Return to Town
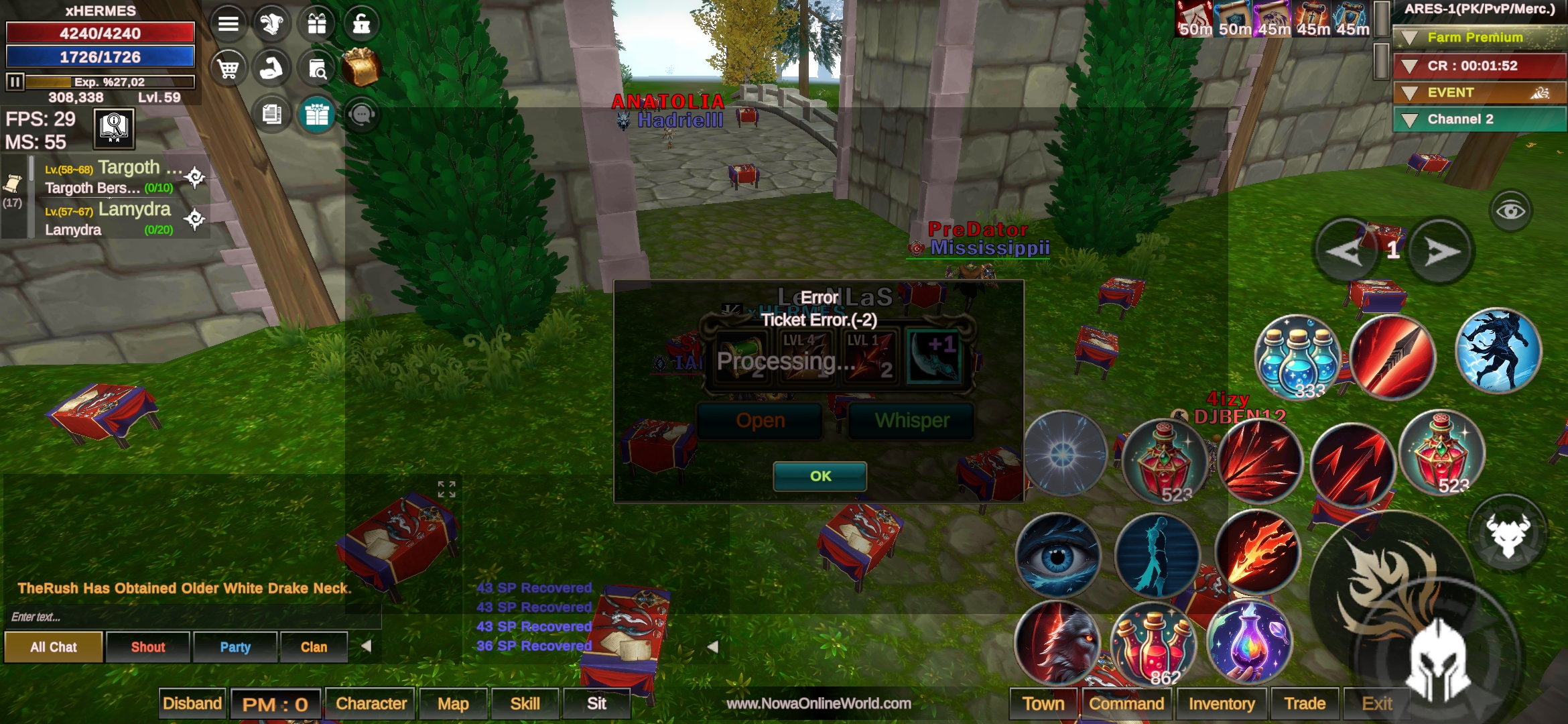Viewport: 1568px width, 724px height. [x=1043, y=703]
